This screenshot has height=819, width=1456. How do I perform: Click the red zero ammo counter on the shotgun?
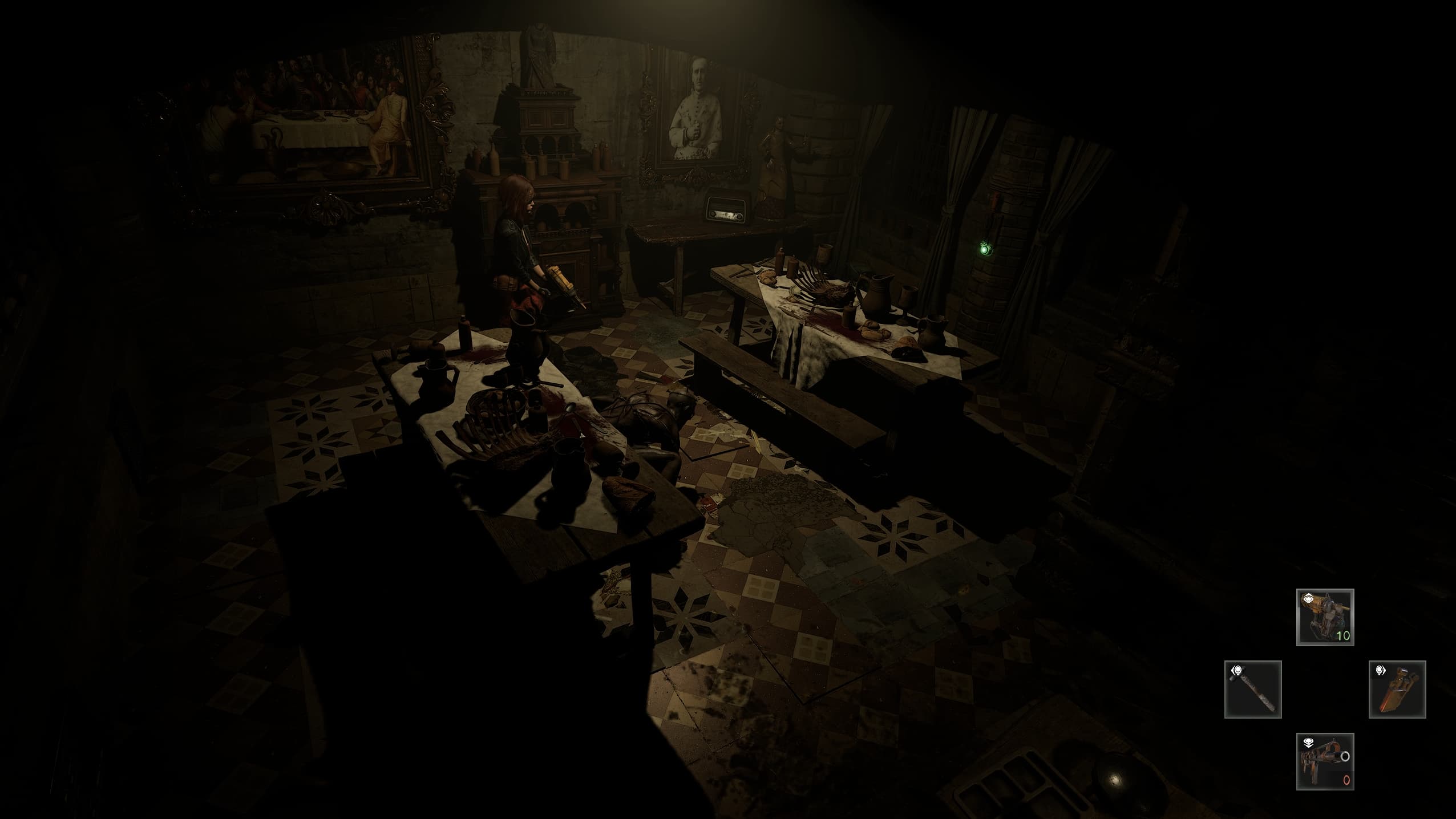[x=1346, y=780]
